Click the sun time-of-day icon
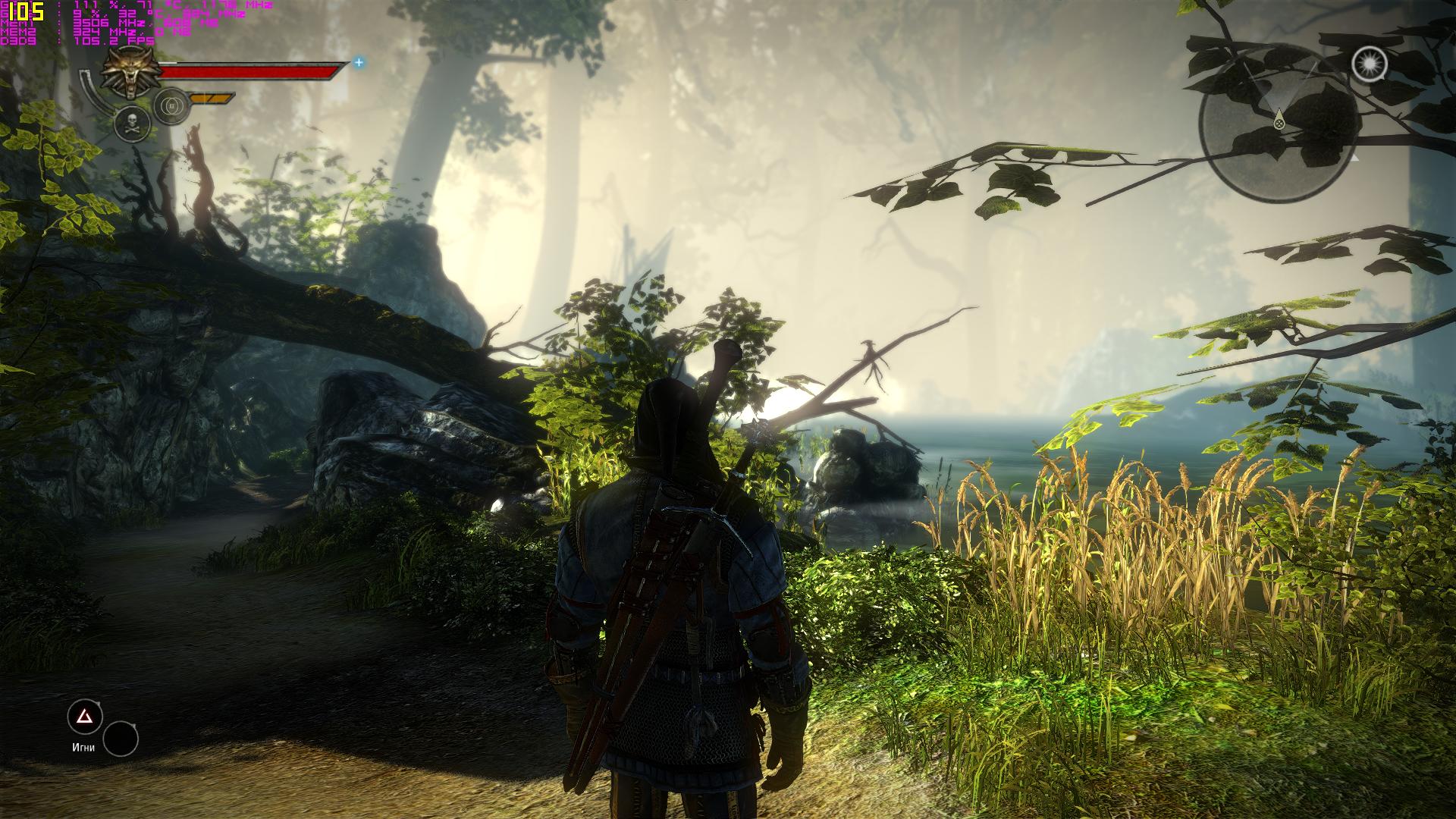 [1369, 64]
